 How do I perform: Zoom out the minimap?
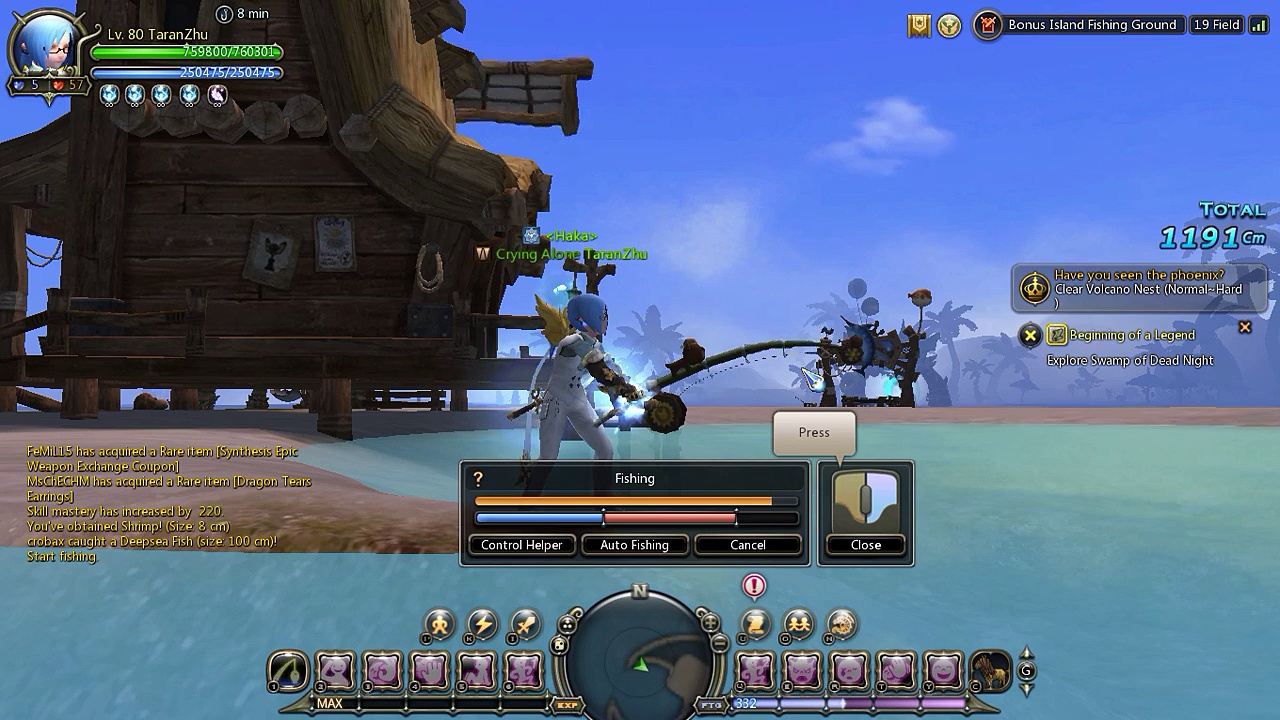click(719, 645)
